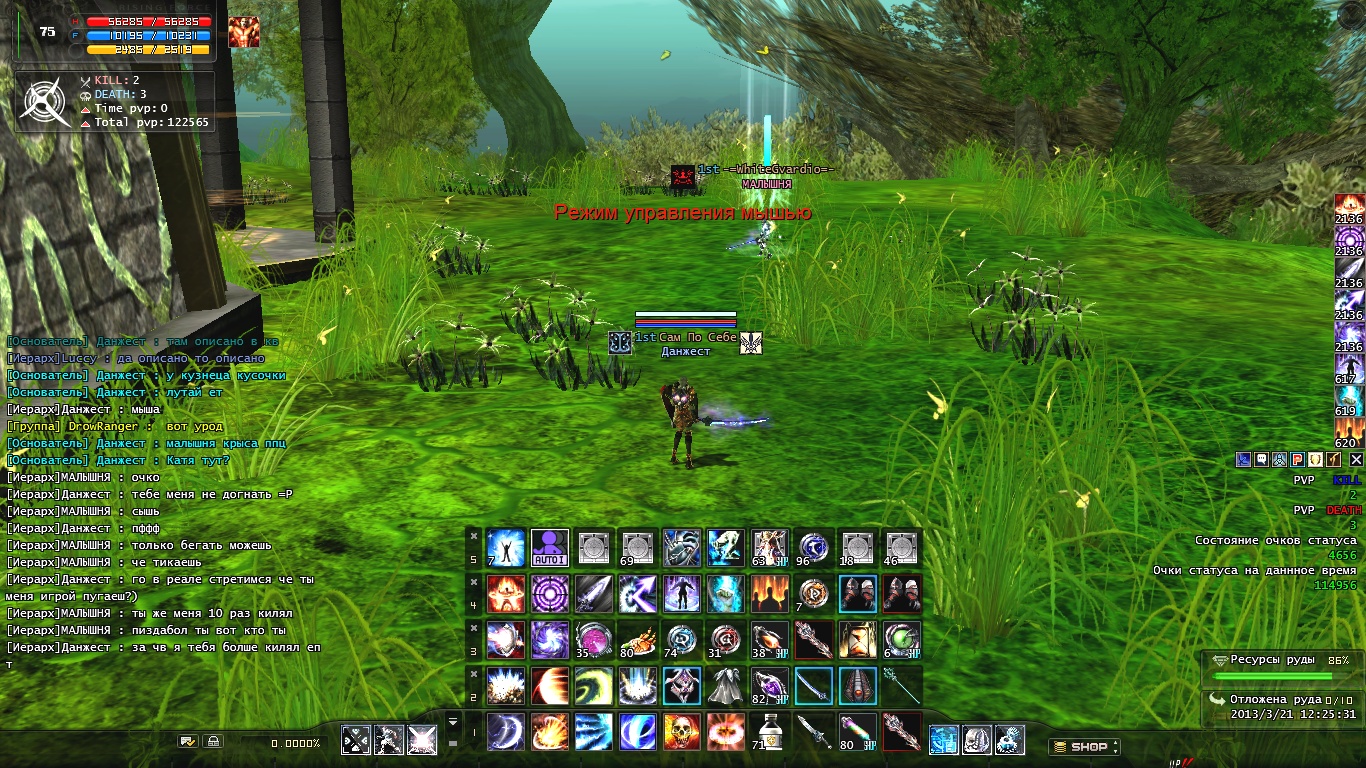
Task: Activate the pink orb item with count 35
Action: pos(594,640)
